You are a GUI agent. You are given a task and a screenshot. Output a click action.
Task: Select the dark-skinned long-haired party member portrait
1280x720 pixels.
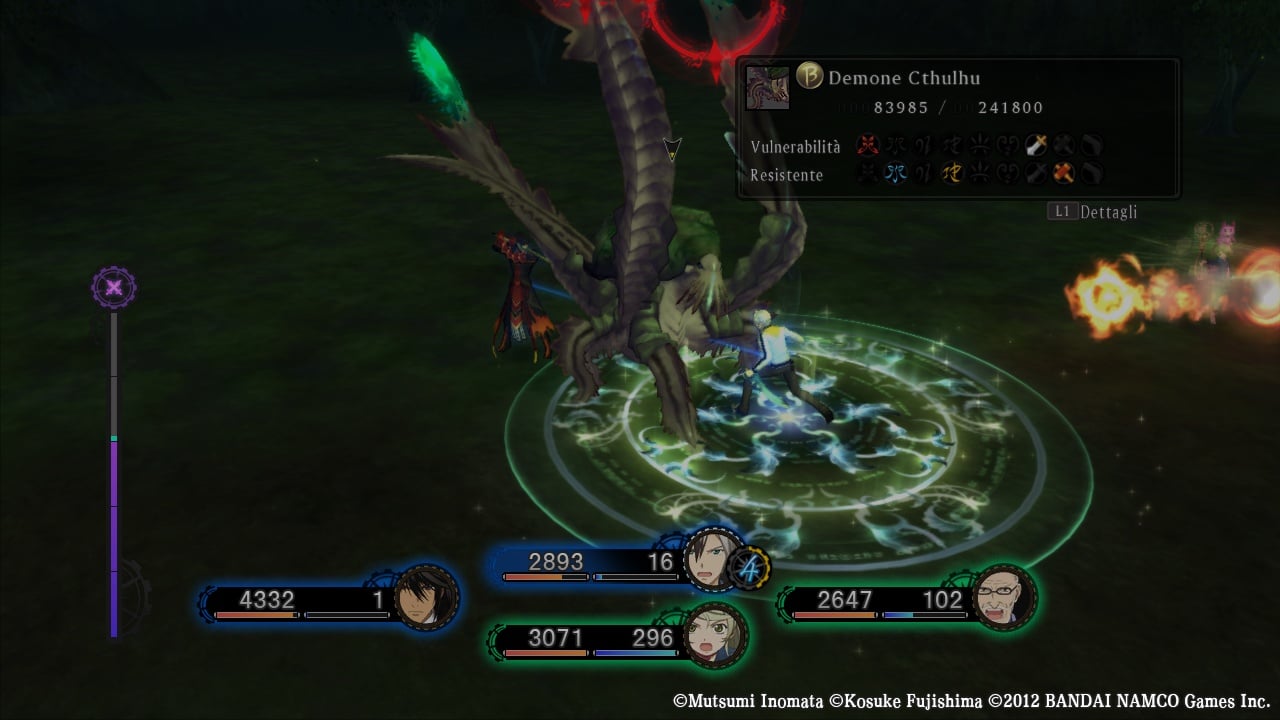426,599
